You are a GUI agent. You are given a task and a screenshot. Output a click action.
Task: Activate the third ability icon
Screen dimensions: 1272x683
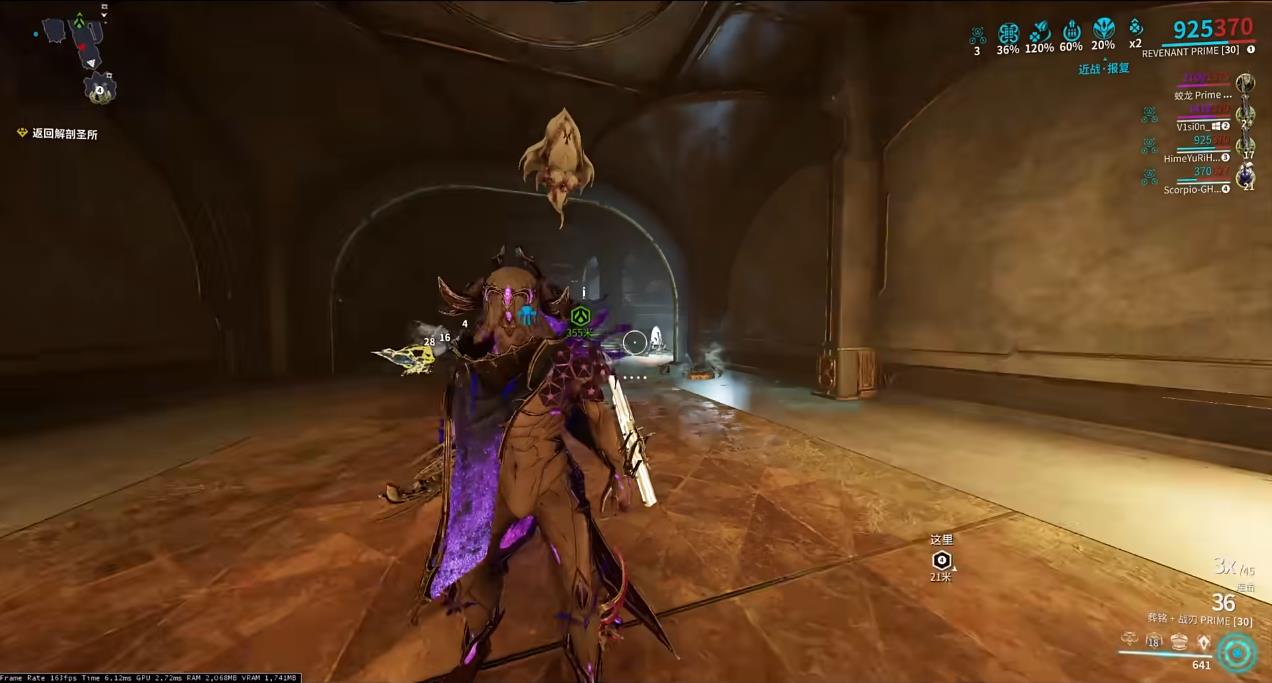[1179, 642]
